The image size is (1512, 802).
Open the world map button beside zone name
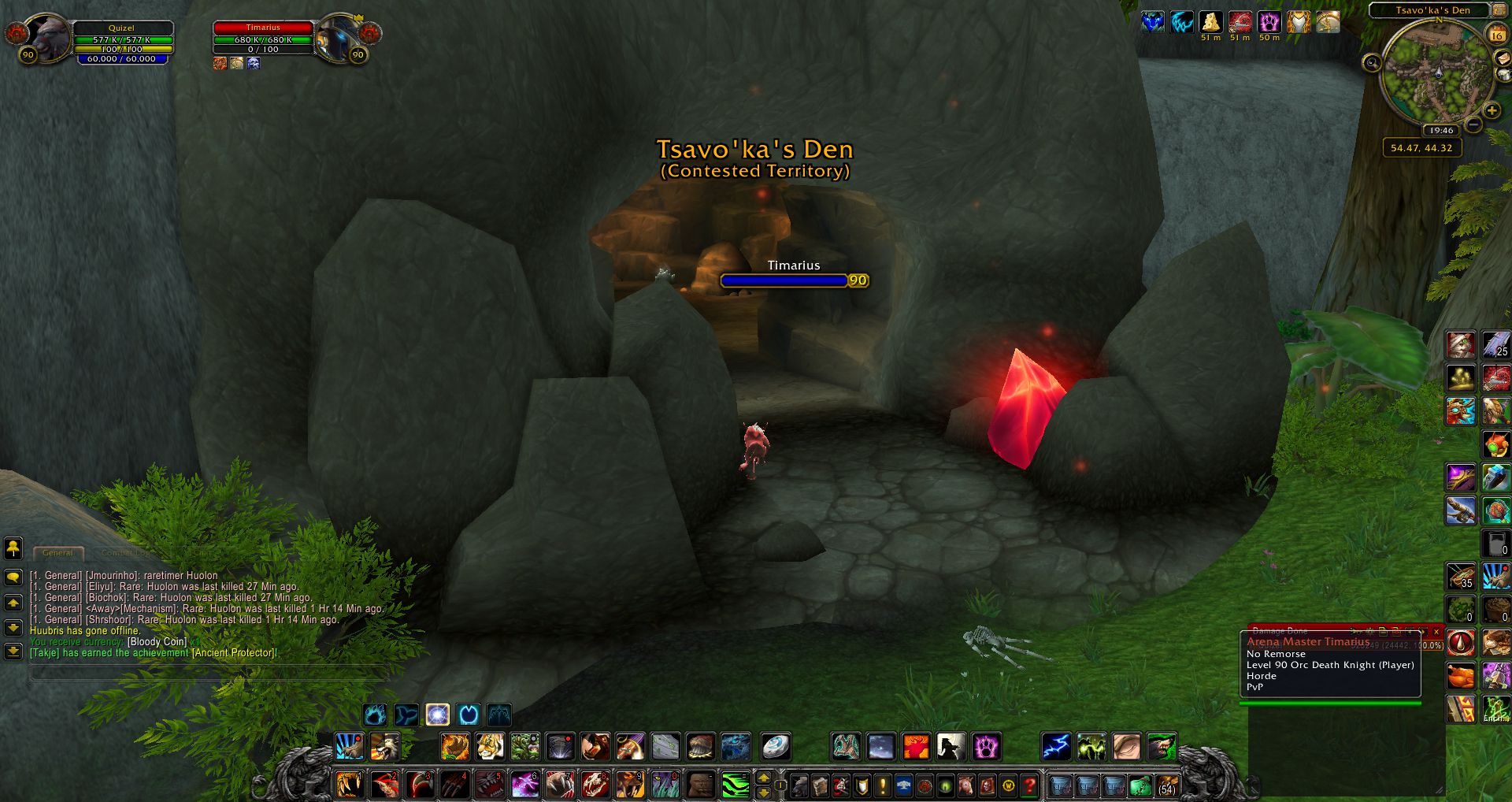click(1500, 10)
